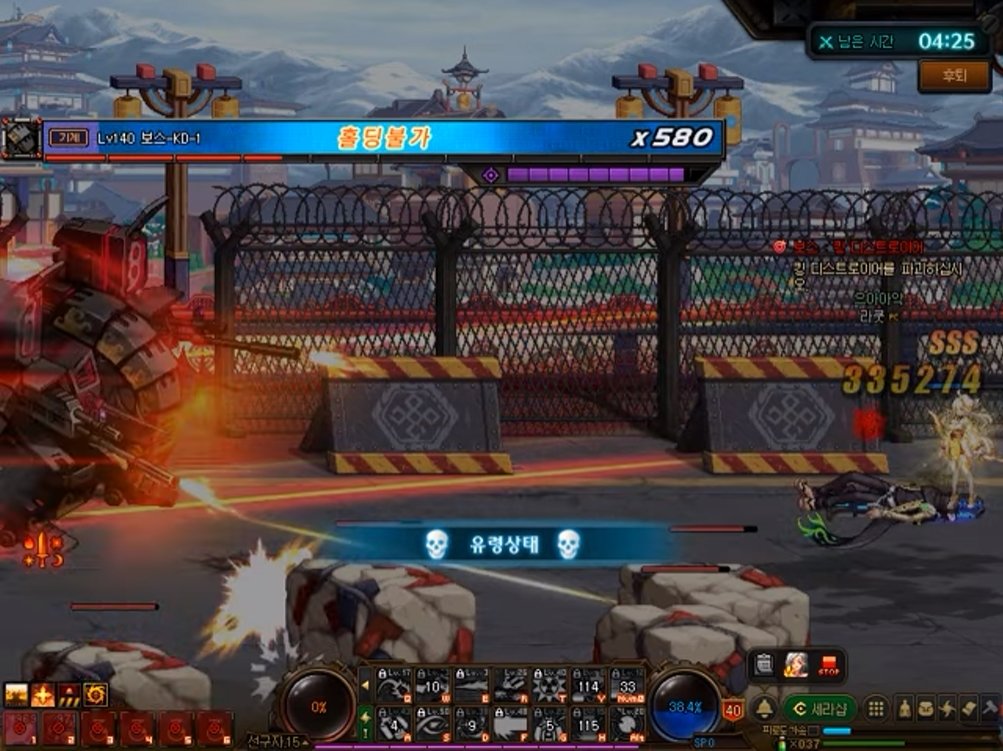Select the hazard-stripe buff icon

(x=69, y=694)
